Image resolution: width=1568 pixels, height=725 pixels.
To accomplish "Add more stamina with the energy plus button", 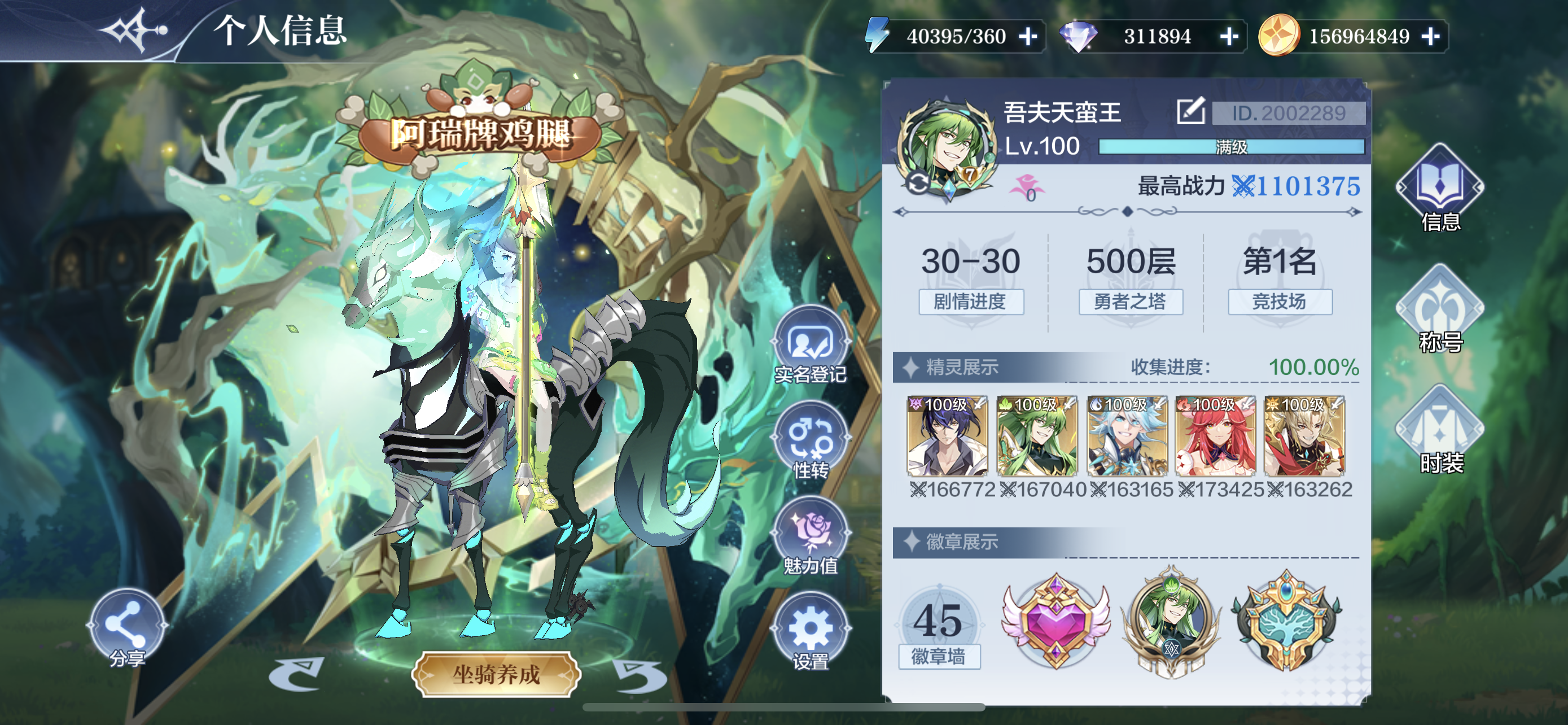I will (1028, 37).
